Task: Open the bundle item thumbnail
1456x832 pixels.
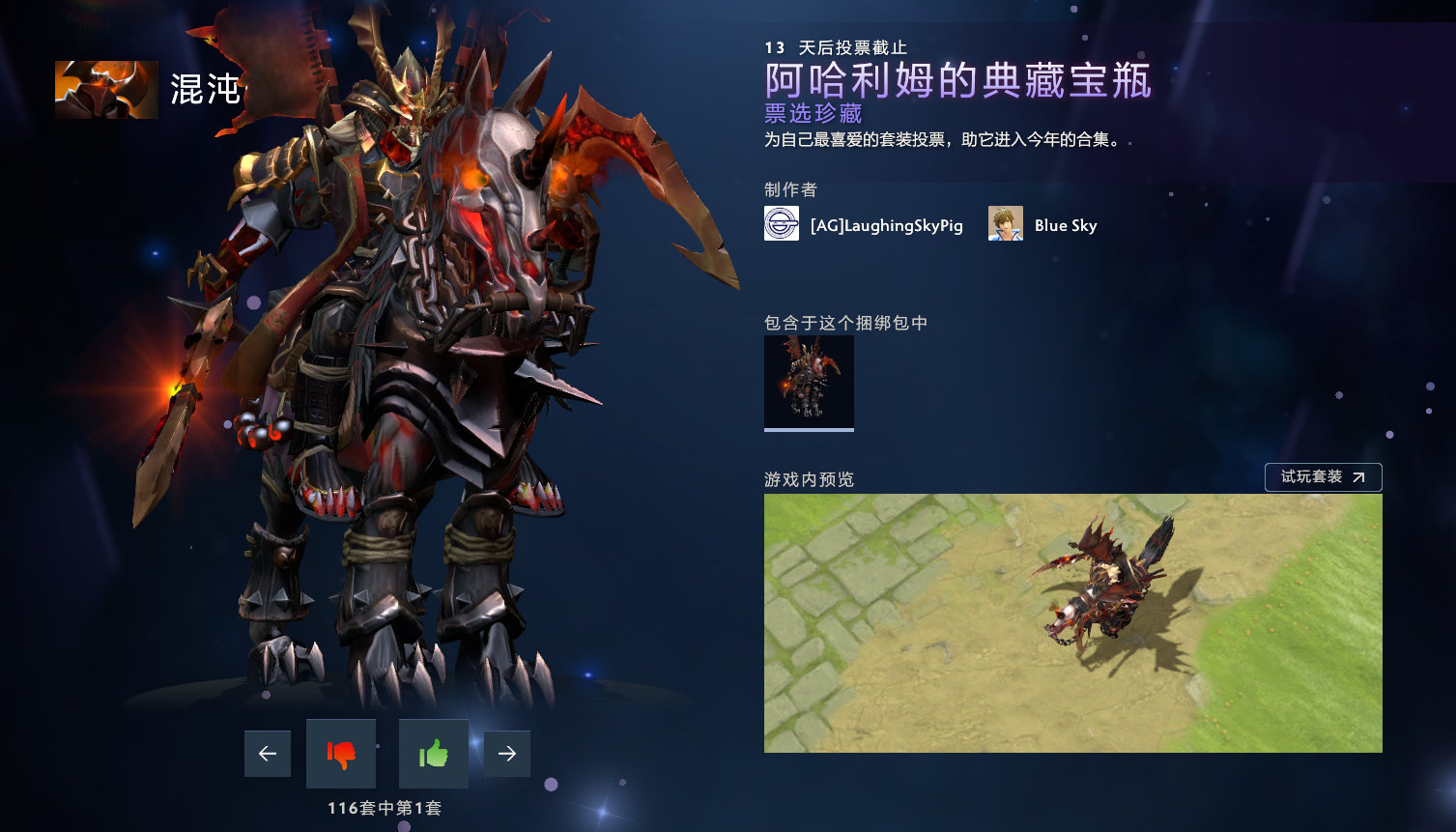Action: point(809,381)
